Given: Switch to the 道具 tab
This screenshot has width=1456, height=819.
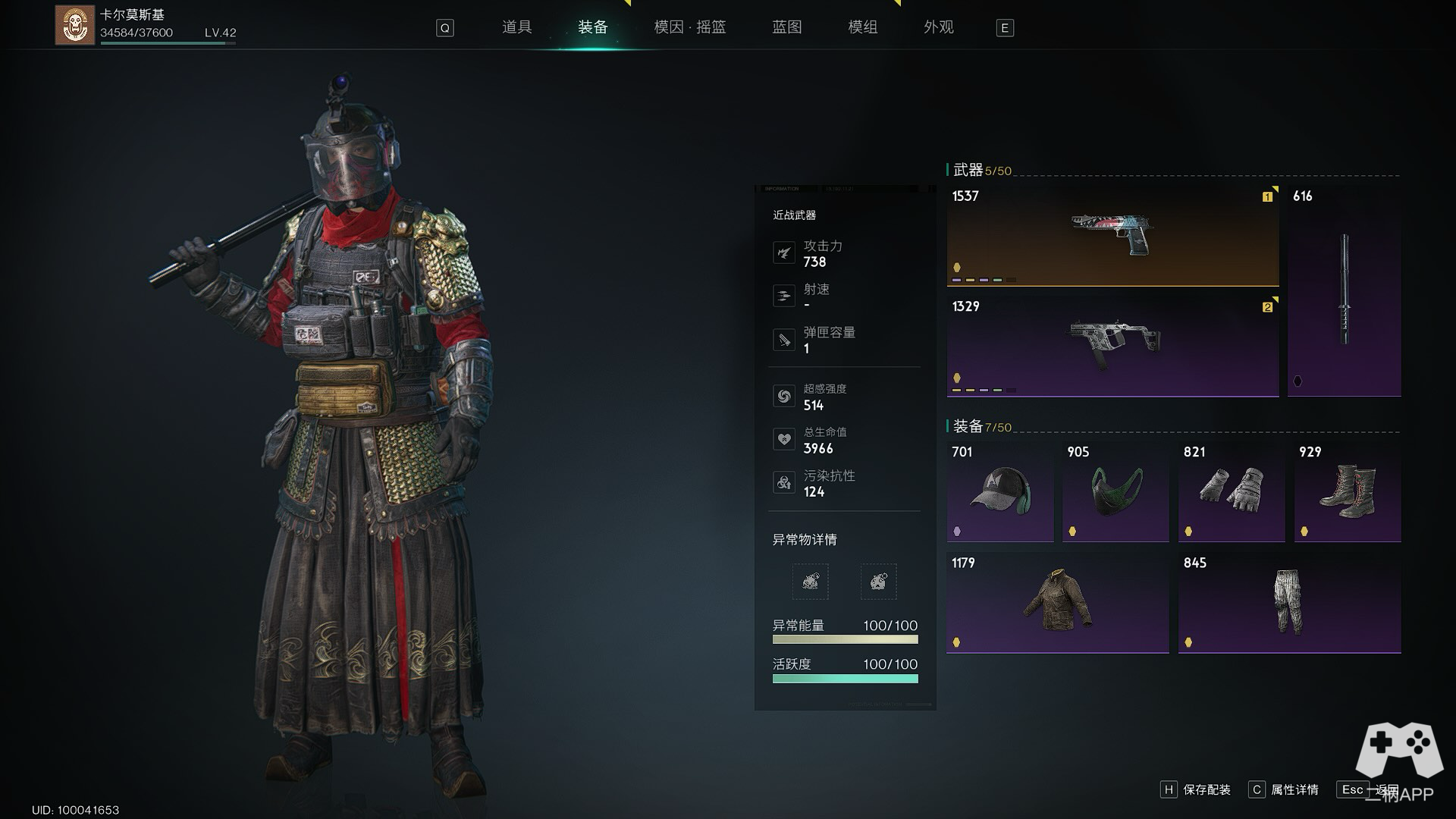Looking at the screenshot, I should (x=516, y=27).
